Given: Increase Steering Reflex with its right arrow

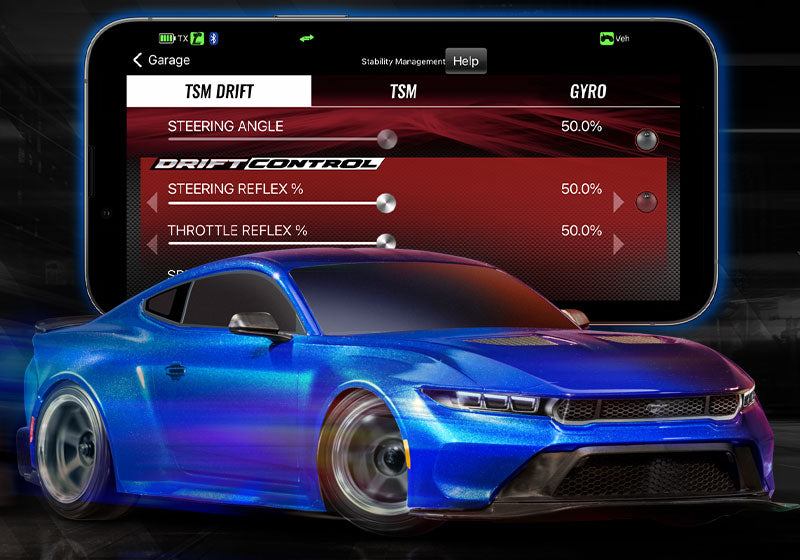Looking at the screenshot, I should pyautogui.click(x=619, y=202).
